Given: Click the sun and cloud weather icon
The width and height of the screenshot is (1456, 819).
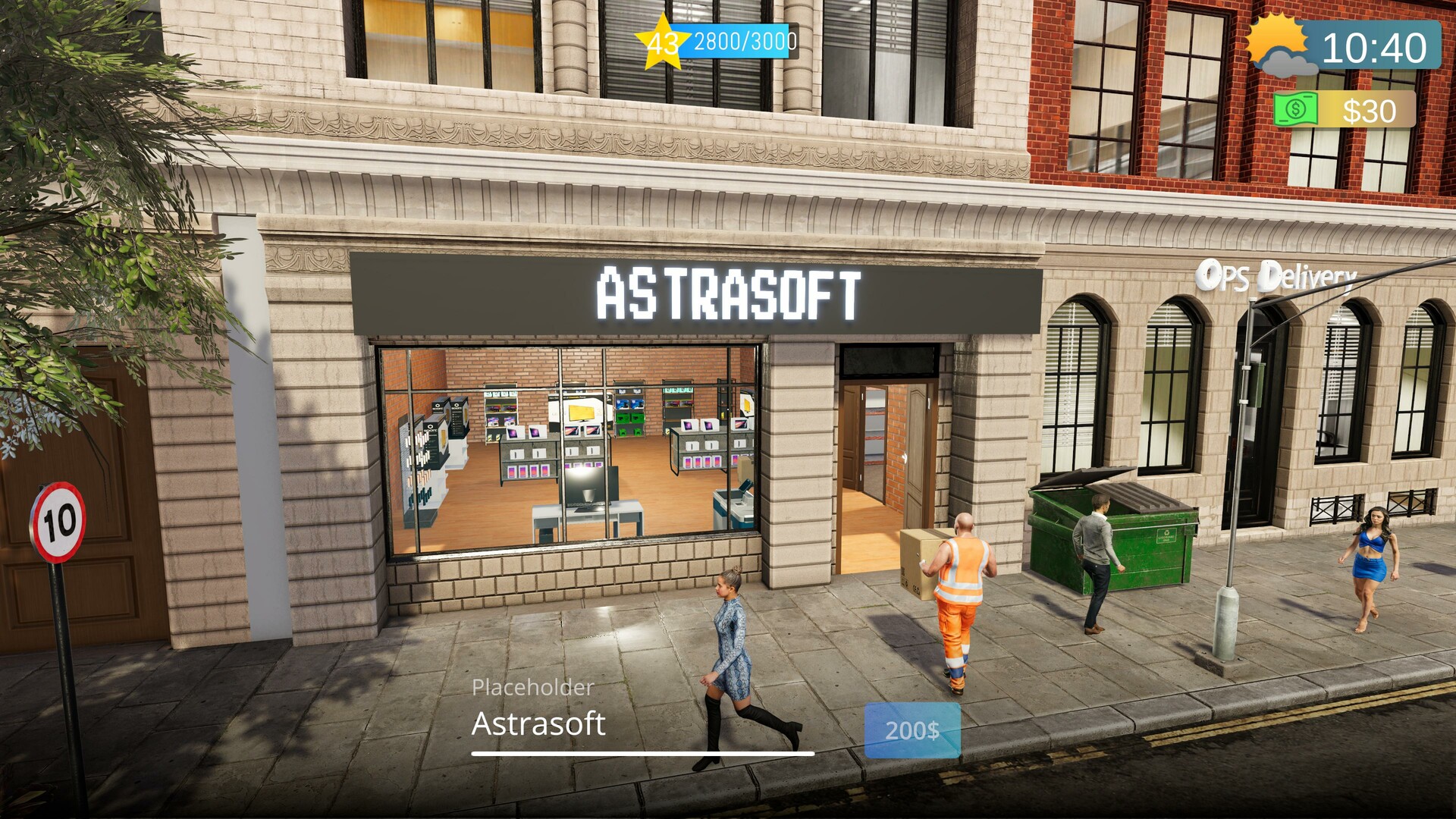Looking at the screenshot, I should coord(1282,45).
